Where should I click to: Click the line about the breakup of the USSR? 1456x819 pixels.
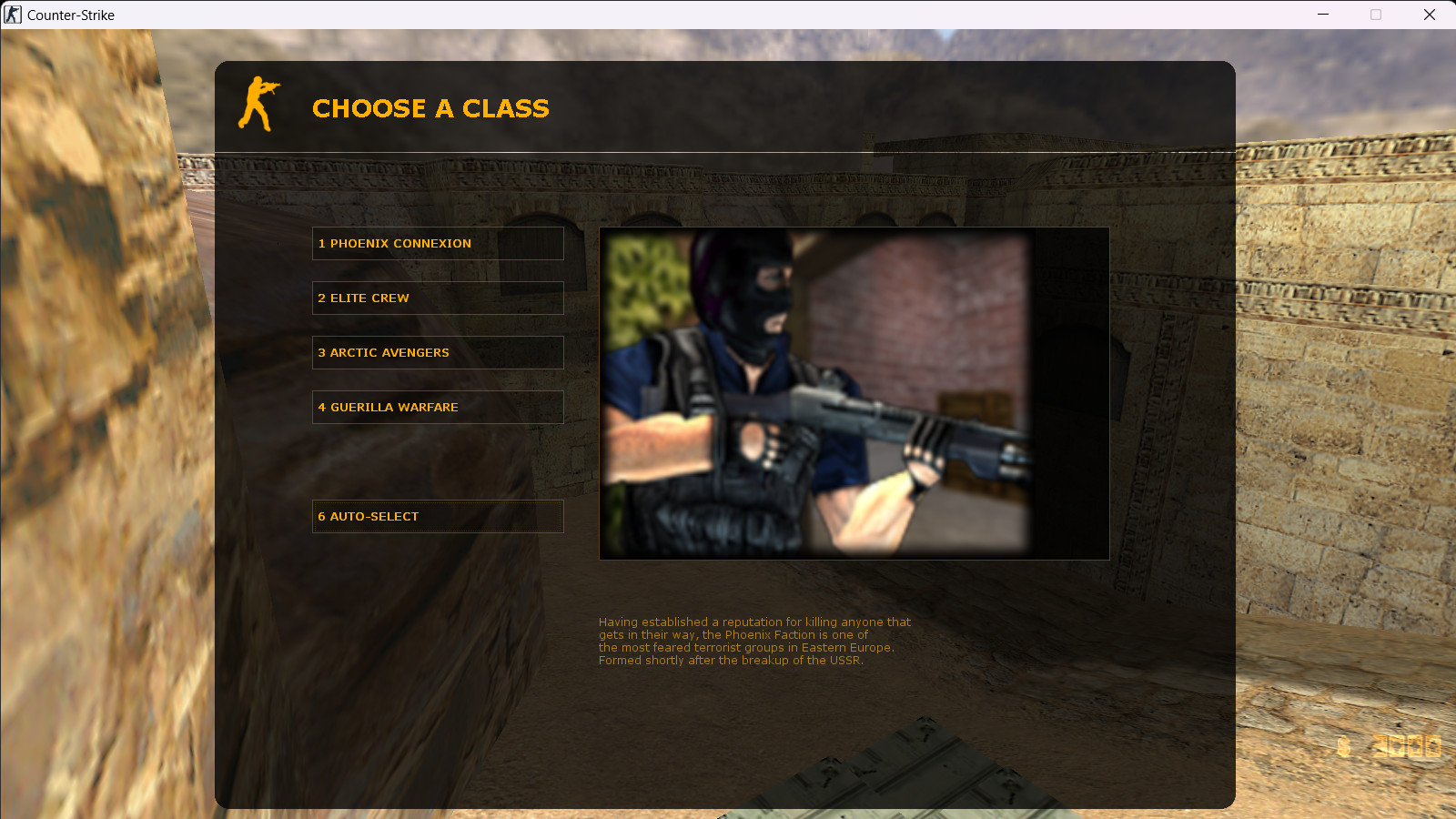click(730, 661)
